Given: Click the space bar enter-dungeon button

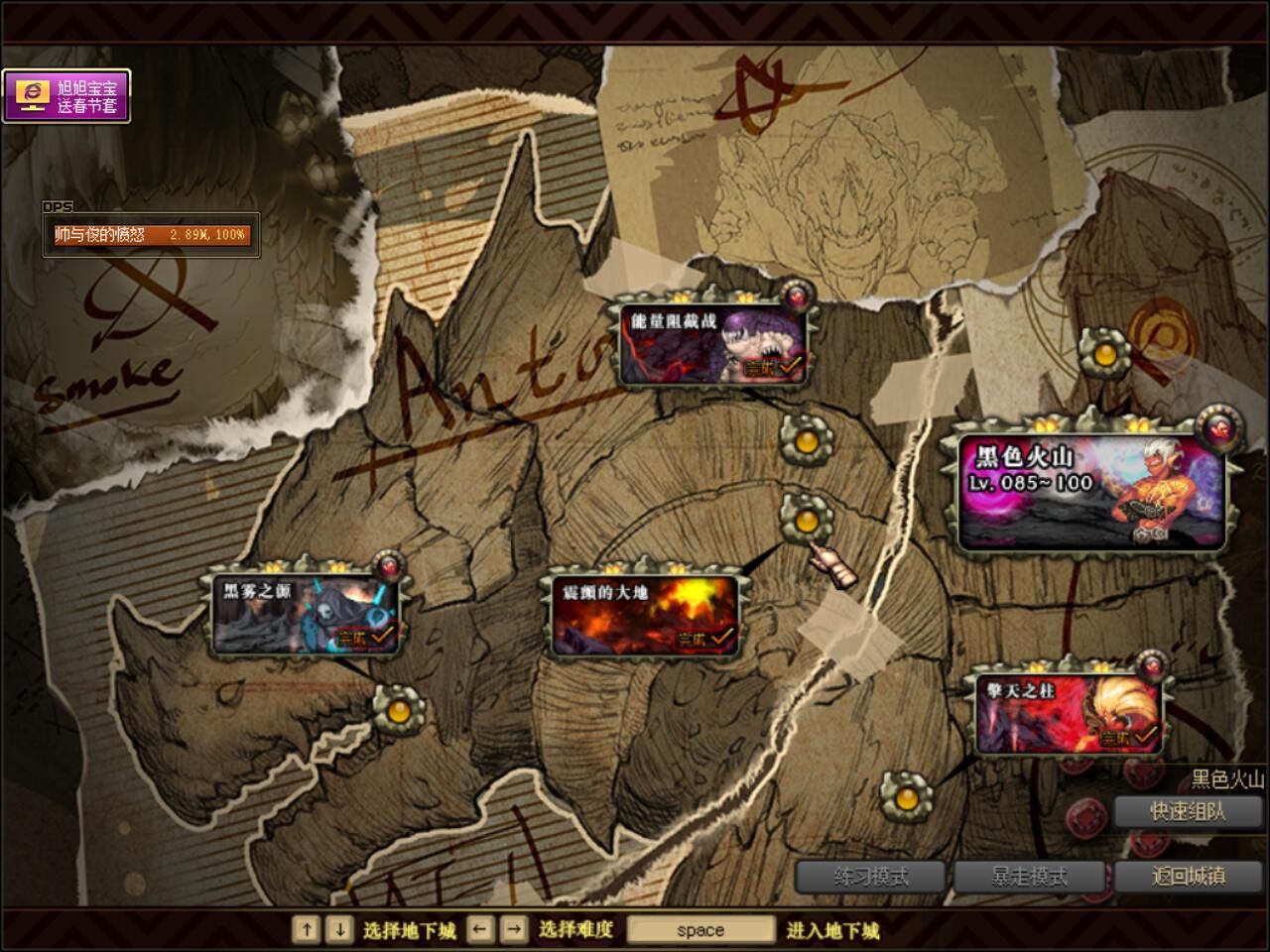Looking at the screenshot, I should click(x=700, y=930).
